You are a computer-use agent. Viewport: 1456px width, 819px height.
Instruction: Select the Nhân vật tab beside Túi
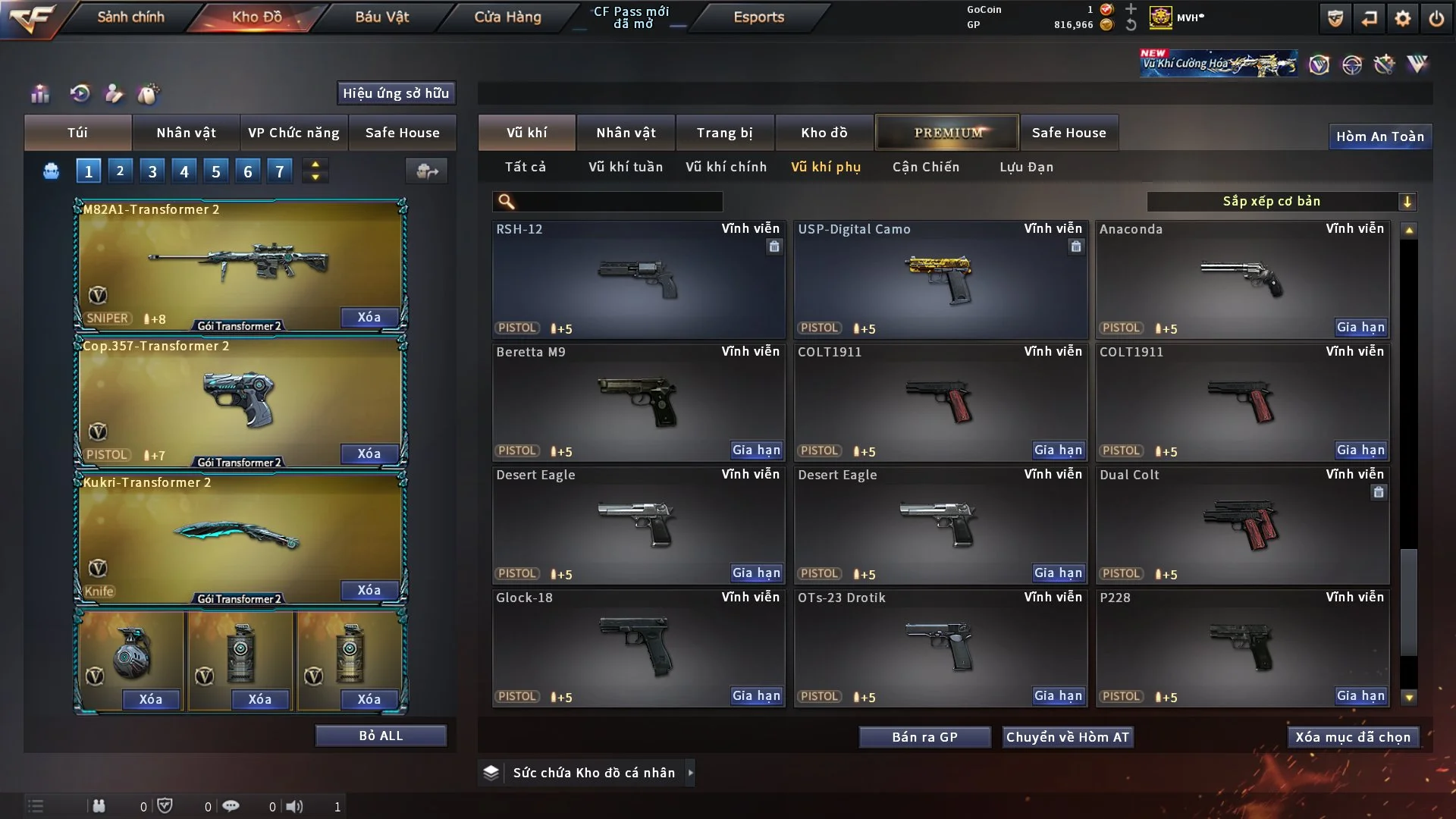point(186,133)
